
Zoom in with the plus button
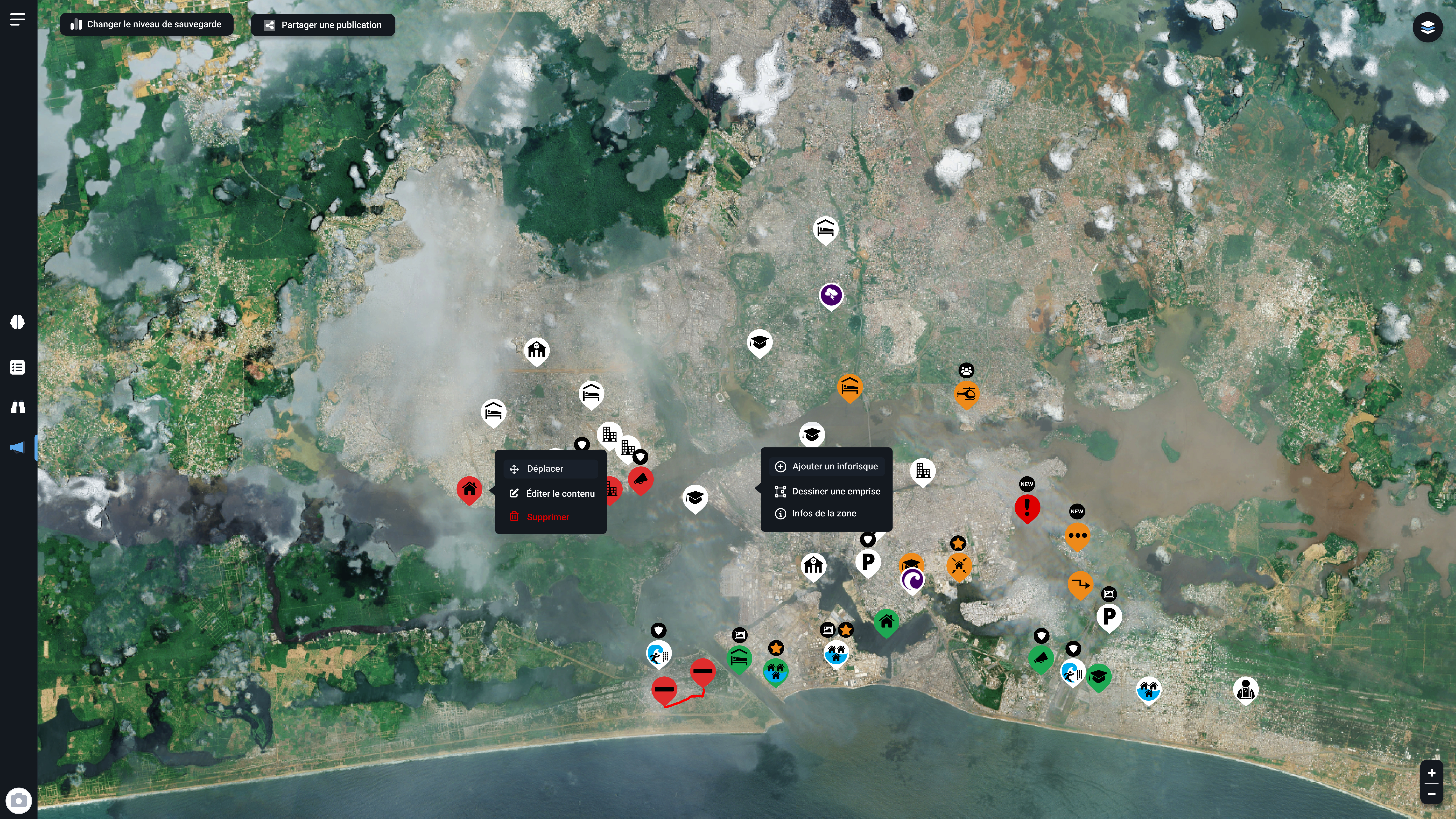[x=1431, y=773]
